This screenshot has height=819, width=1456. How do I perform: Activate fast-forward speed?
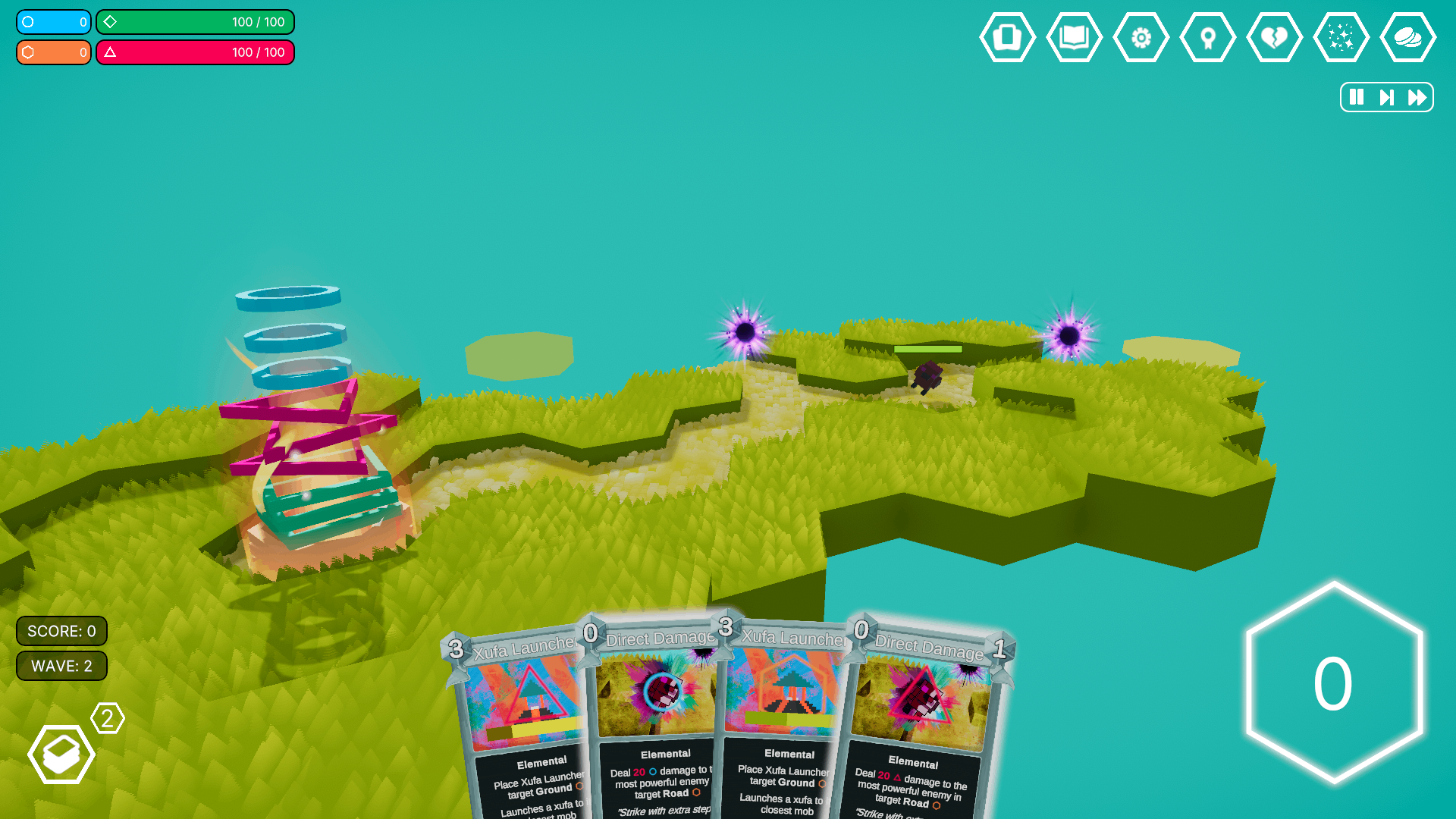point(1417,97)
